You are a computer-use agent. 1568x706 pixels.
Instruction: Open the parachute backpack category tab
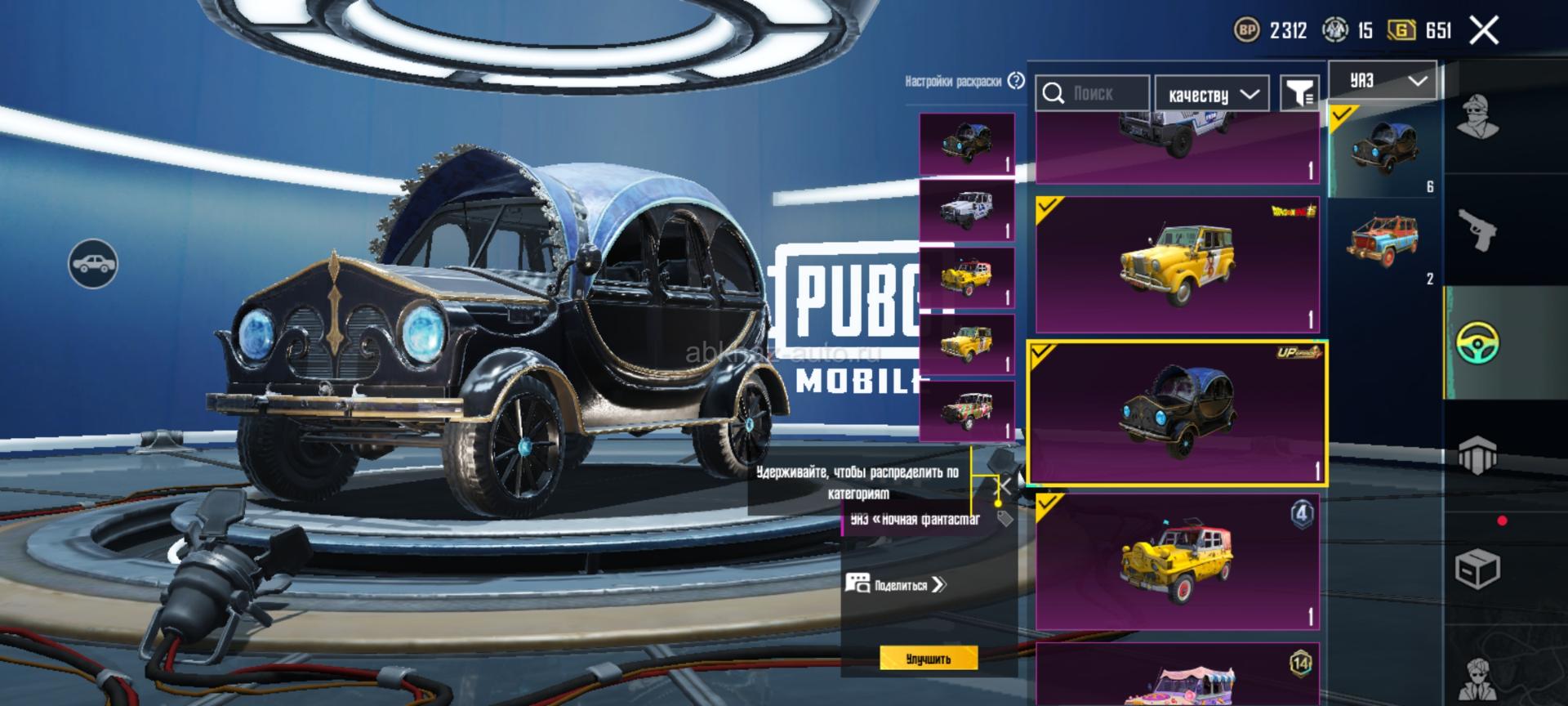1477,455
